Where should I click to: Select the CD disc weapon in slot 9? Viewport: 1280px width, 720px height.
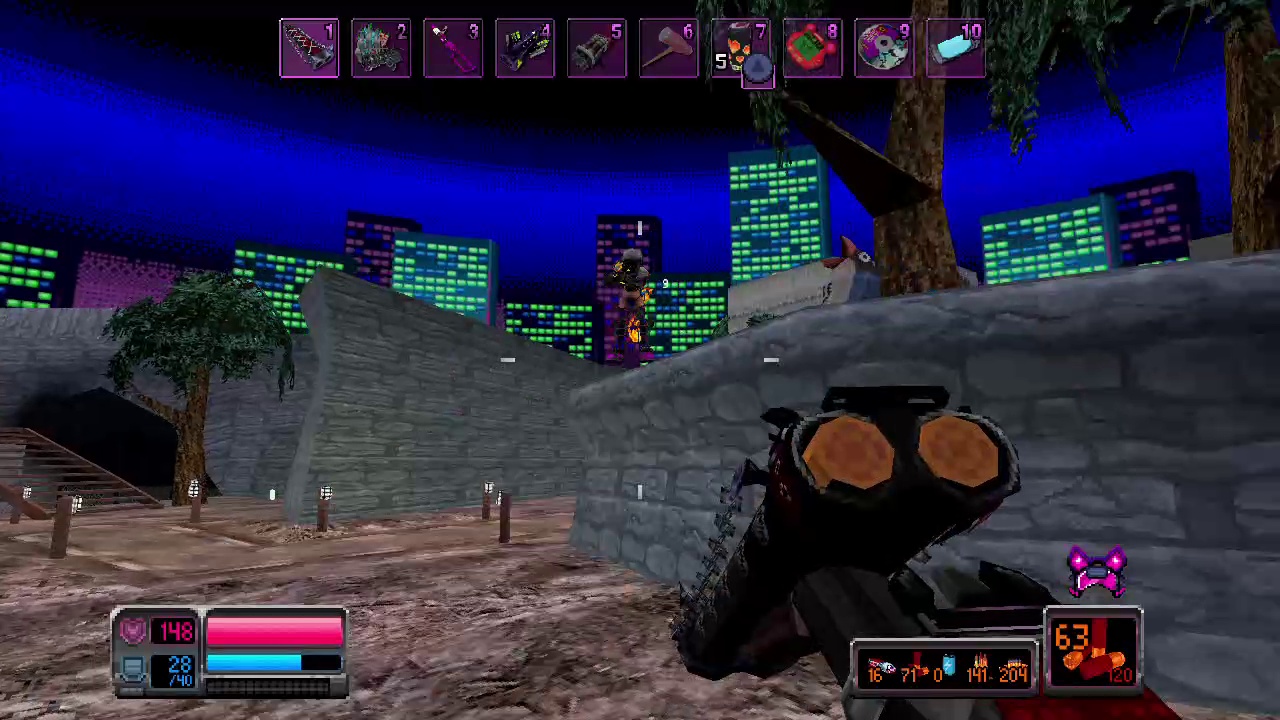point(885,47)
